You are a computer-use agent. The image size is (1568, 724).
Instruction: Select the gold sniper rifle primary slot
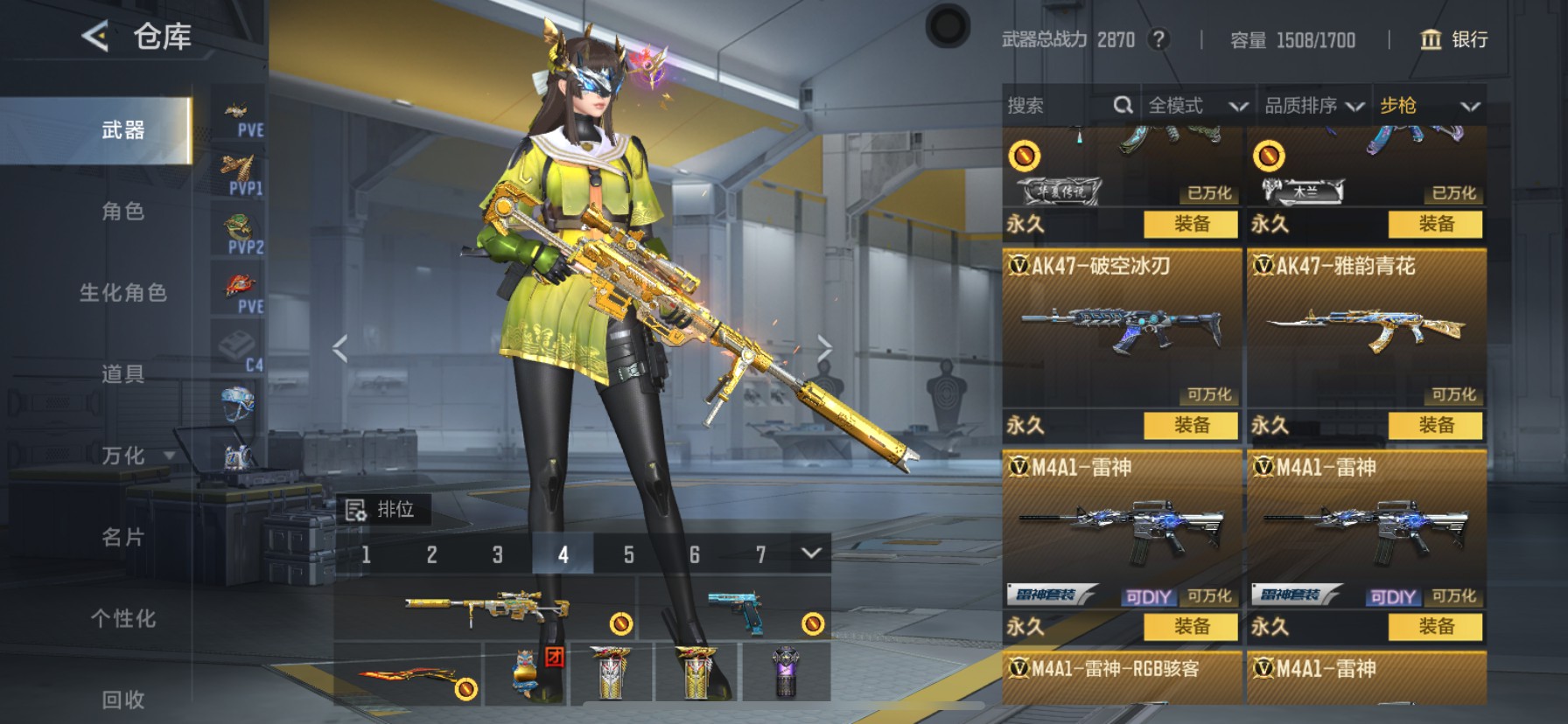click(x=486, y=608)
